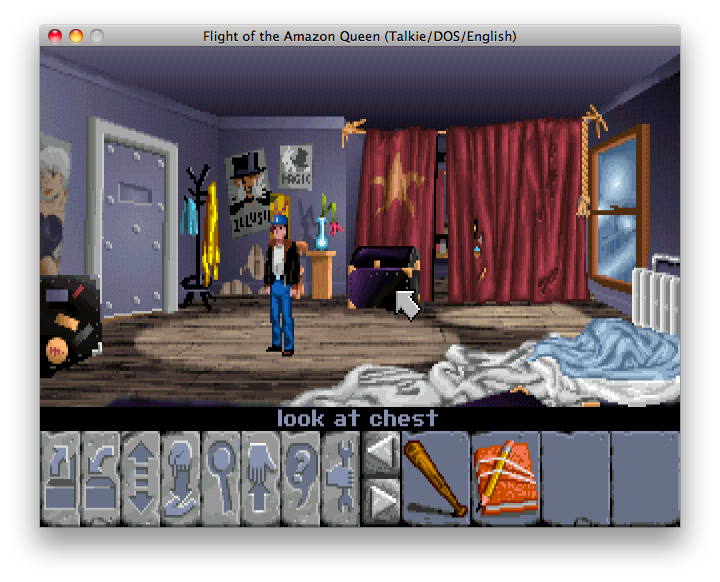The height and width of the screenshot is (582, 720).
Task: Select the Close verb icon
Action: 100,478
